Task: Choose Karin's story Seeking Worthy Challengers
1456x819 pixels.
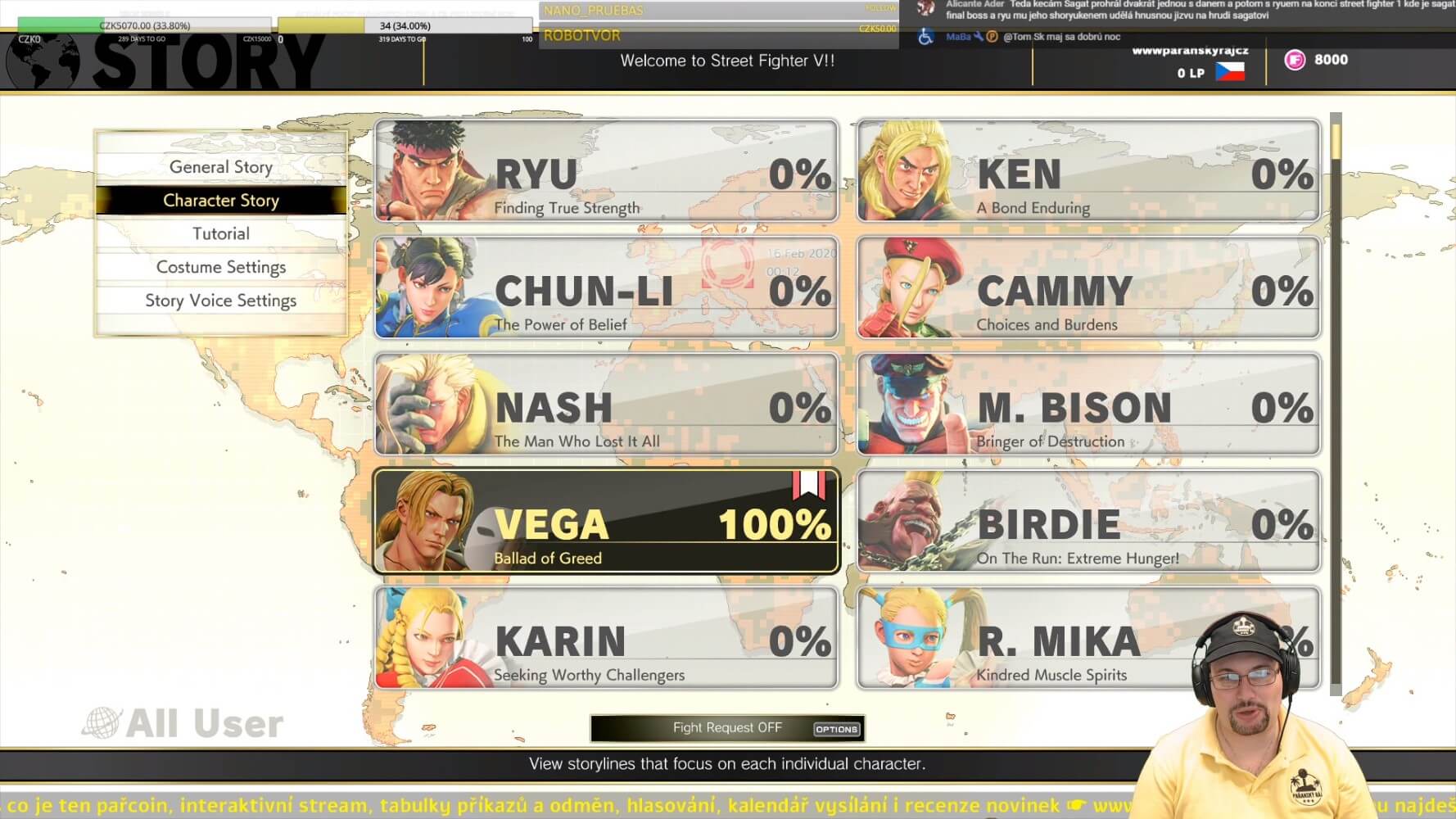Action: pyautogui.click(x=607, y=639)
